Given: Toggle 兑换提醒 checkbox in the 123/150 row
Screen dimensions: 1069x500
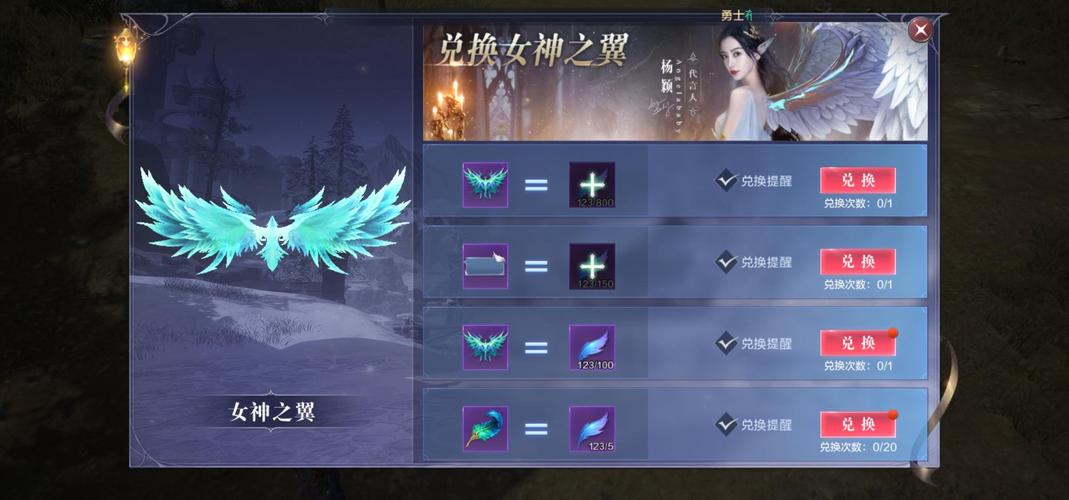Looking at the screenshot, I should (727, 262).
